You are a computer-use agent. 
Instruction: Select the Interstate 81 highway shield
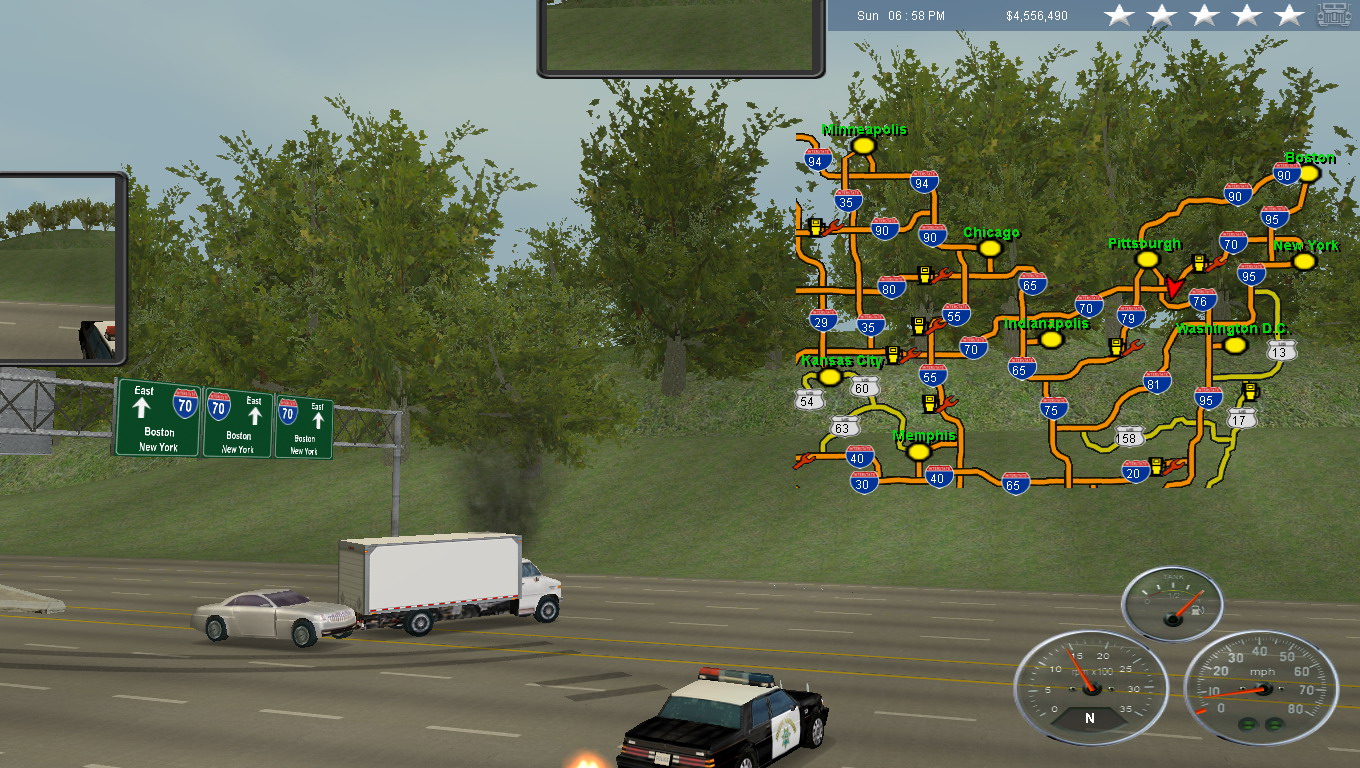point(1157,382)
